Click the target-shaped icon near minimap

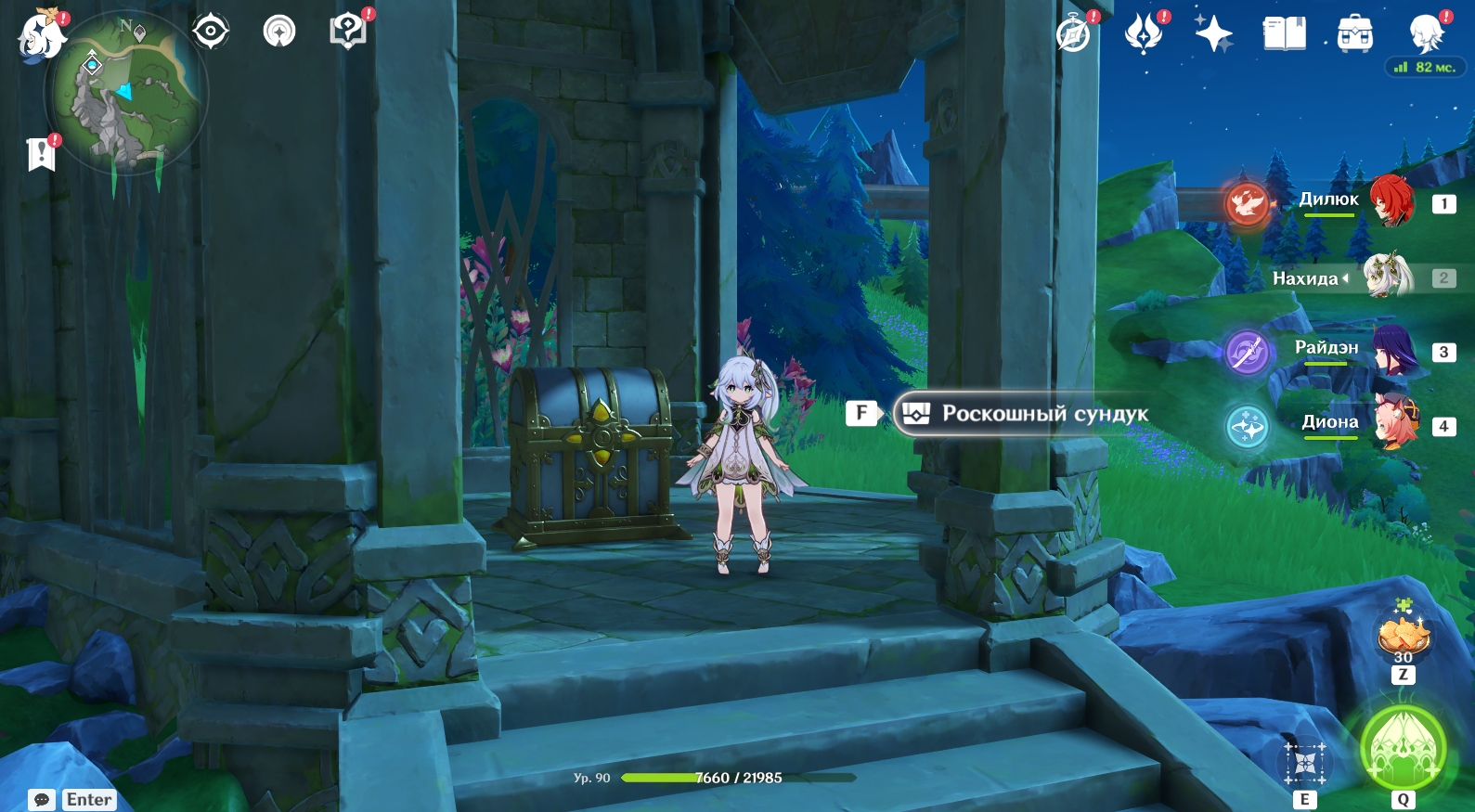coord(211,32)
